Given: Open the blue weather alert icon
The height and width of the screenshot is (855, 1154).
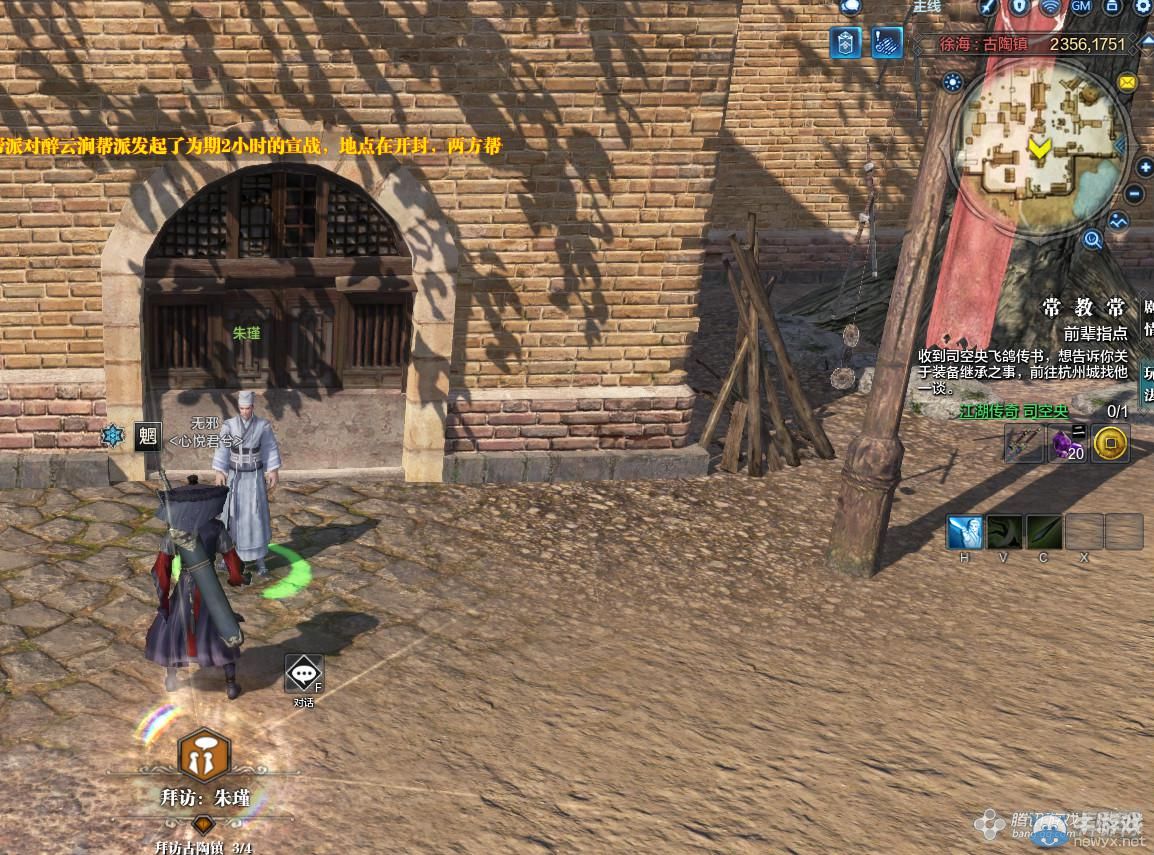Looking at the screenshot, I should pyautogui.click(x=886, y=42).
